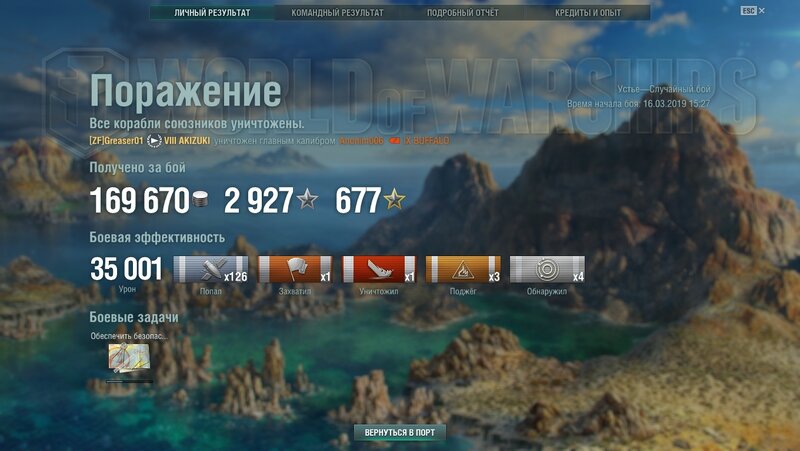Choose the Поджёг fire ribbon
This screenshot has height=451, width=800.
point(463,270)
